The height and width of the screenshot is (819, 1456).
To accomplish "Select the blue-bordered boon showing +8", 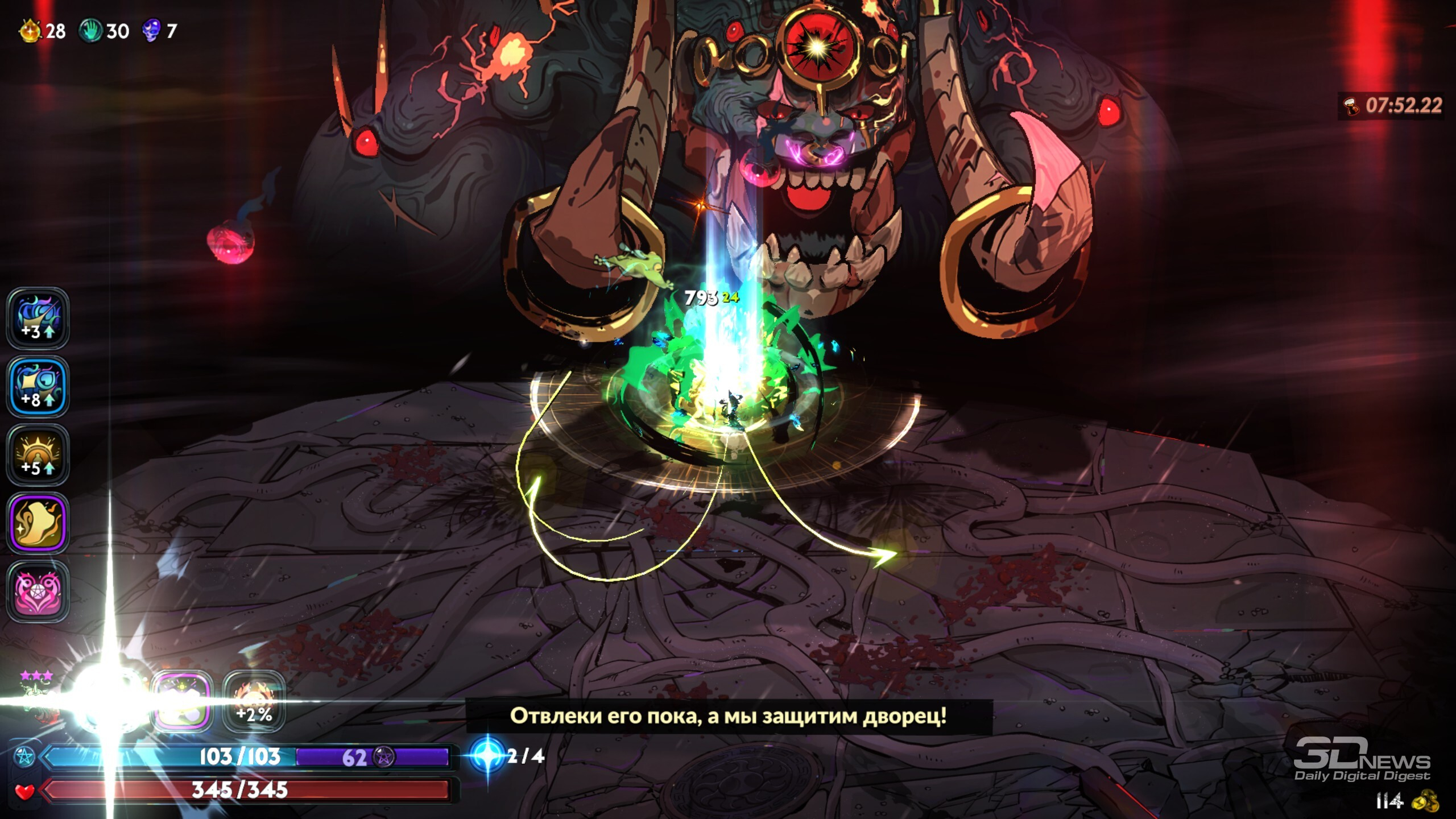I will tap(38, 387).
